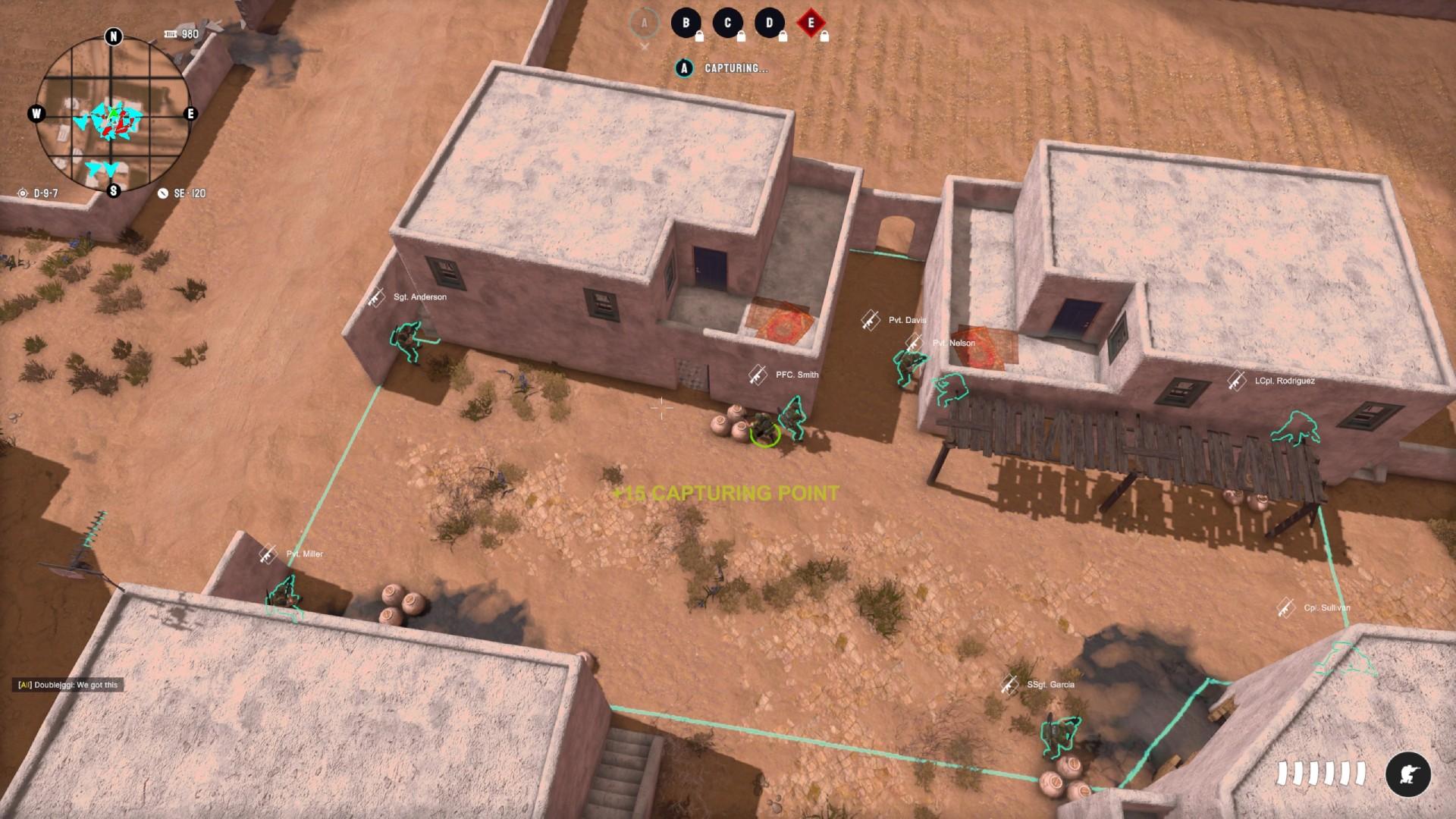Select the red diamond objective E
The image size is (1456, 819).
811,23
